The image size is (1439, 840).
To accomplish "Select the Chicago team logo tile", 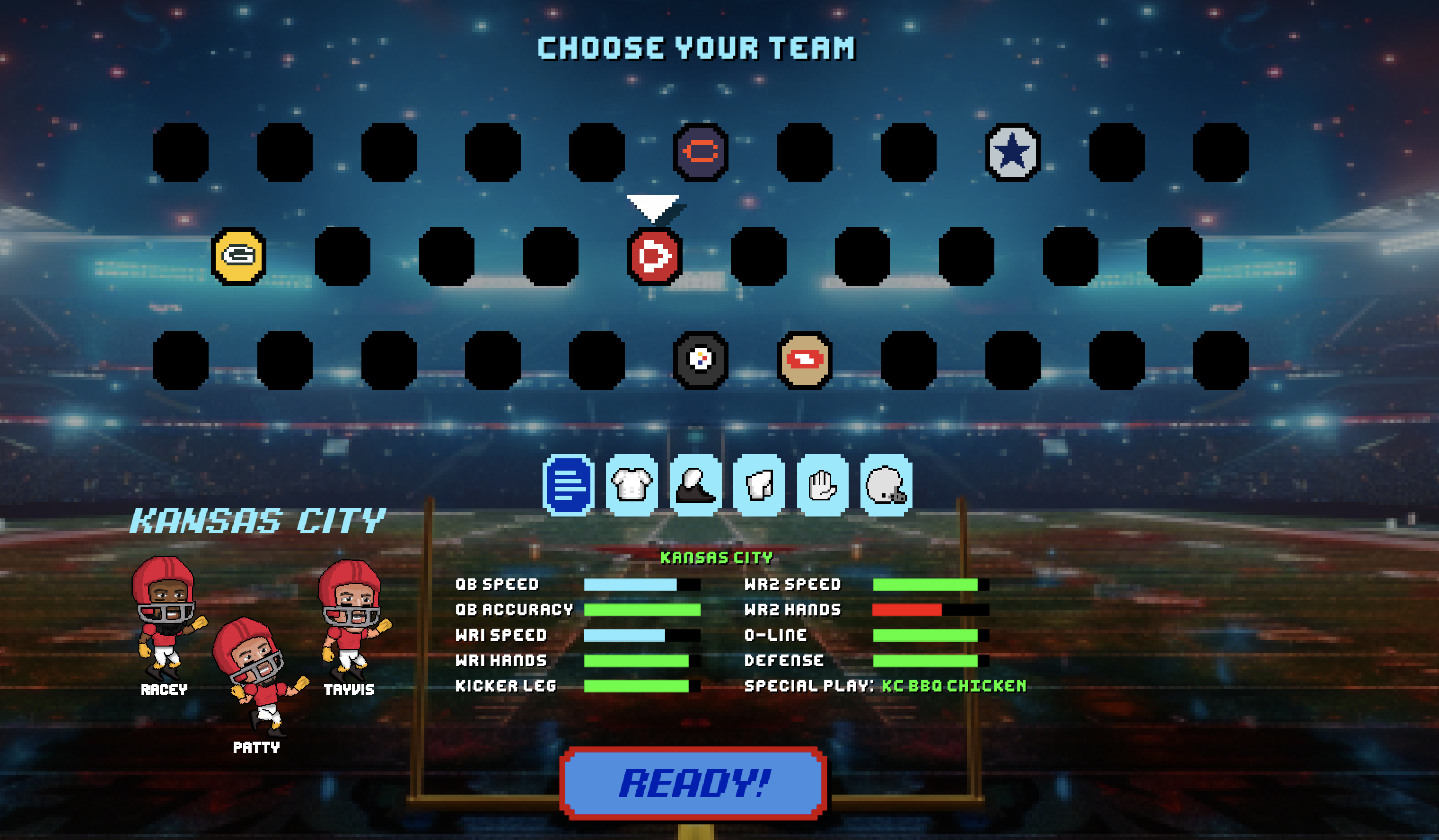I will tap(701, 152).
